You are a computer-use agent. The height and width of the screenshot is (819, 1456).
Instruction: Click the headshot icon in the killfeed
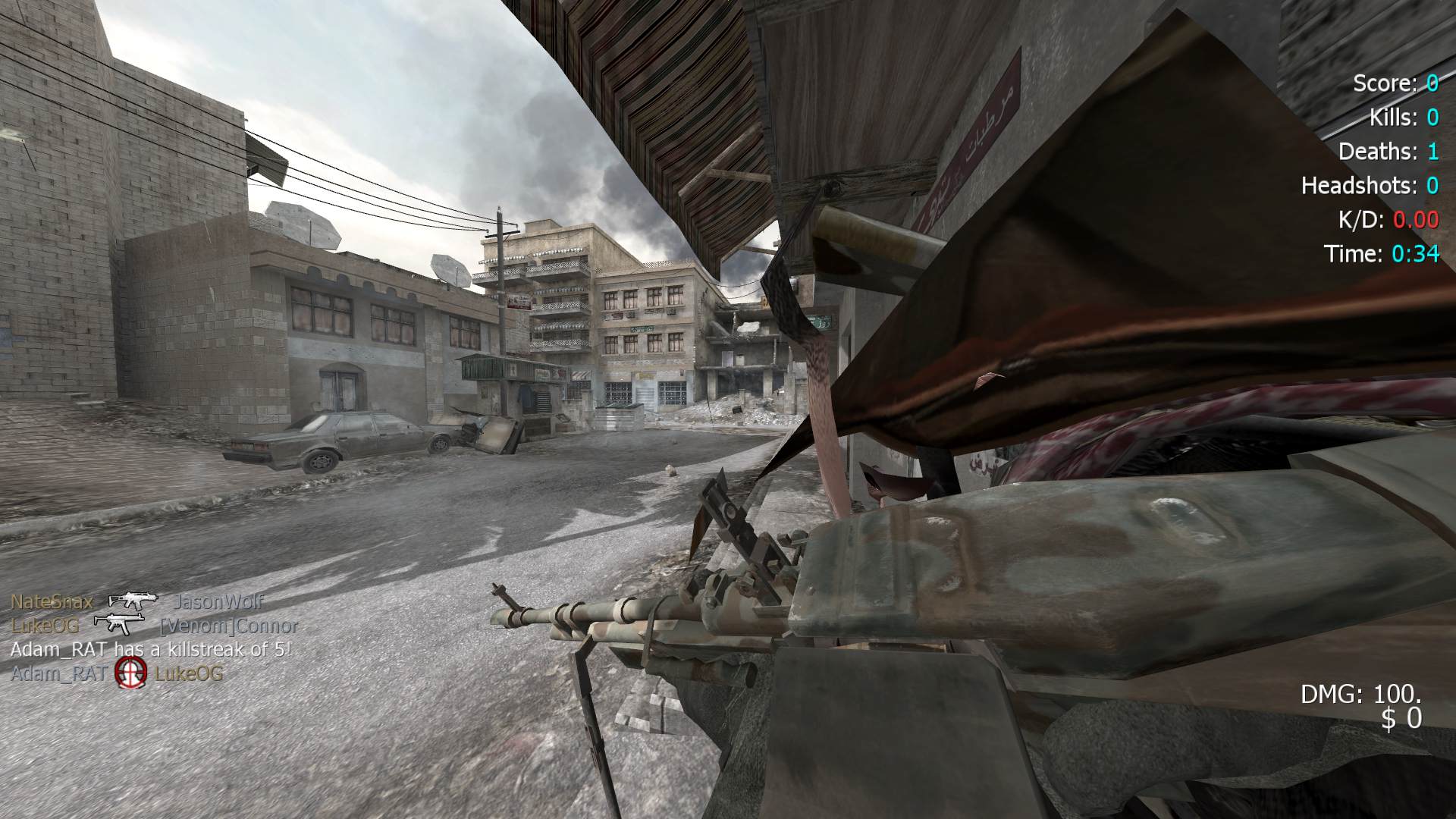tap(130, 673)
